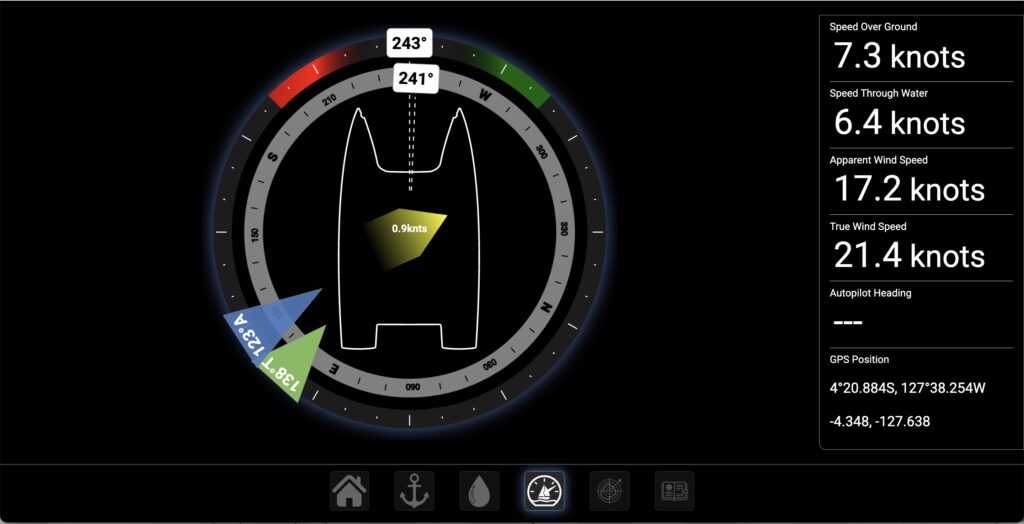
Task: Switch to the anchor page
Action: coord(414,491)
